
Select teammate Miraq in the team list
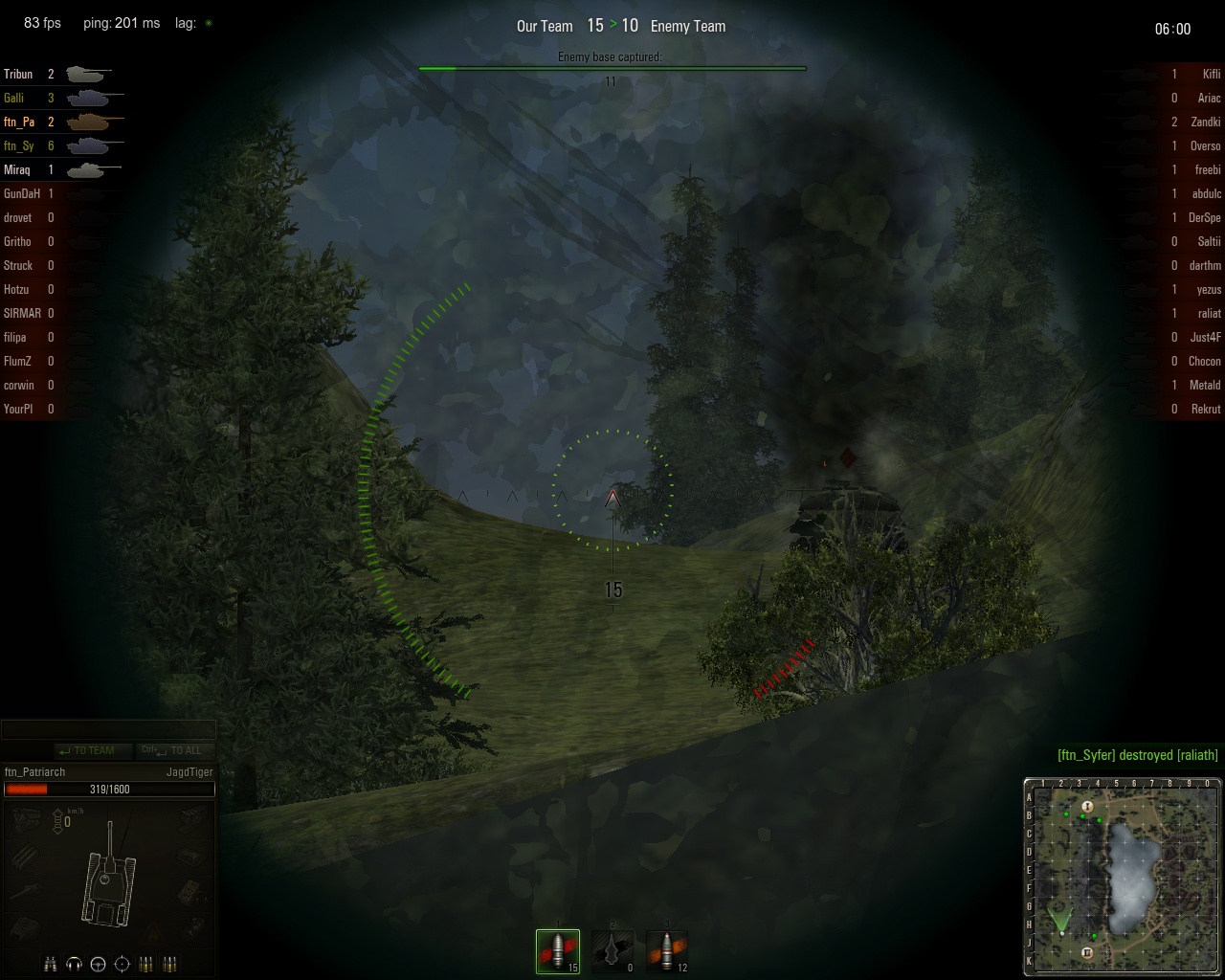pyautogui.click(x=17, y=169)
